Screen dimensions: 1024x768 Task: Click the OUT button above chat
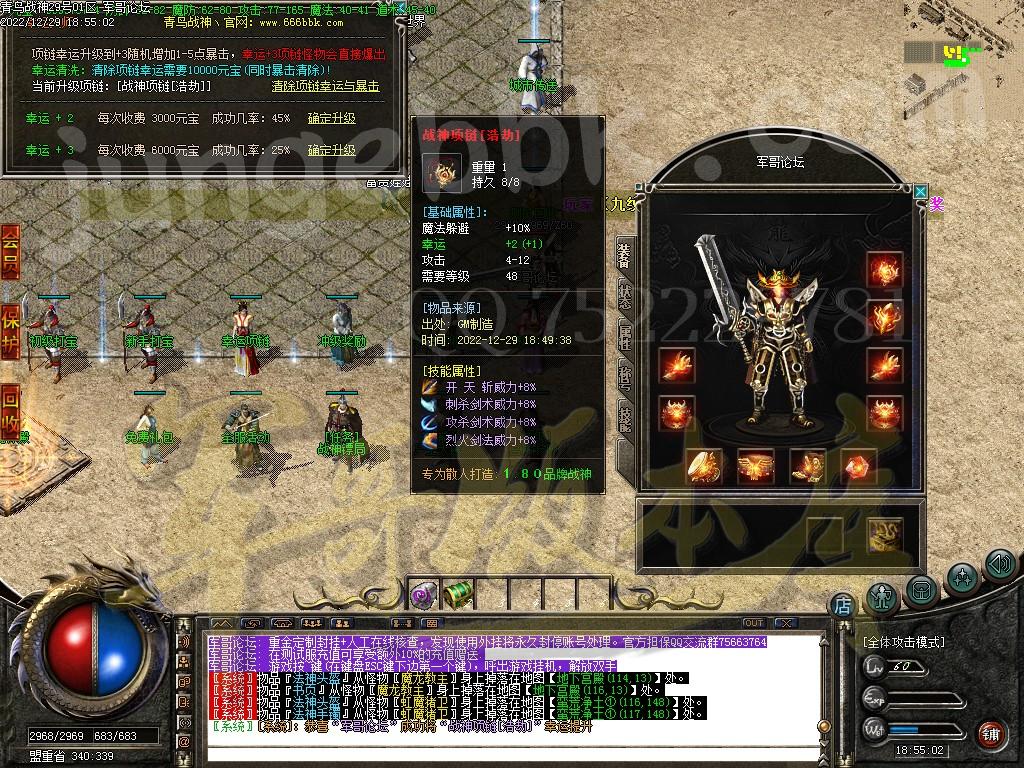753,623
